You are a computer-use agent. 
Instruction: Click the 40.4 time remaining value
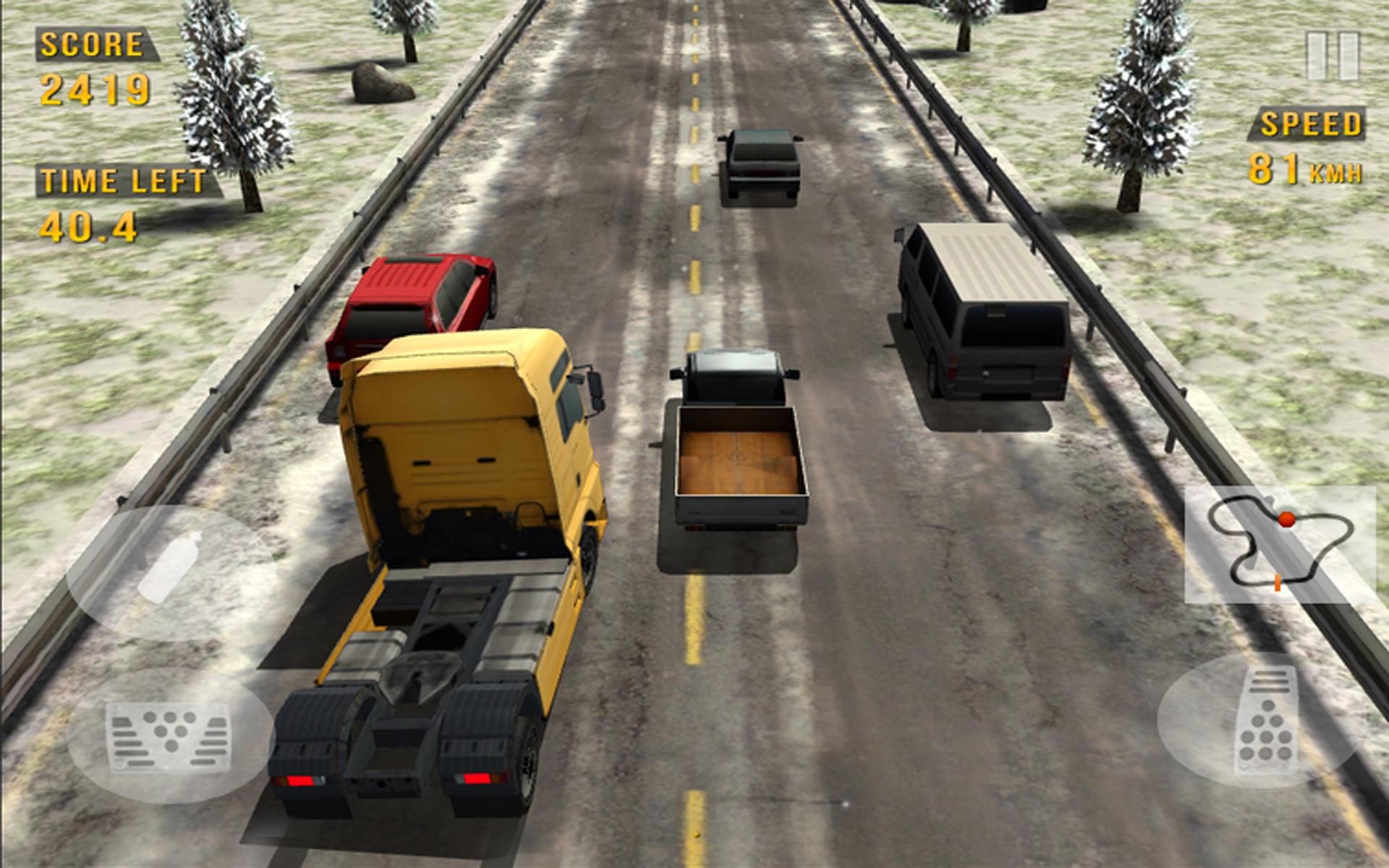coord(87,226)
